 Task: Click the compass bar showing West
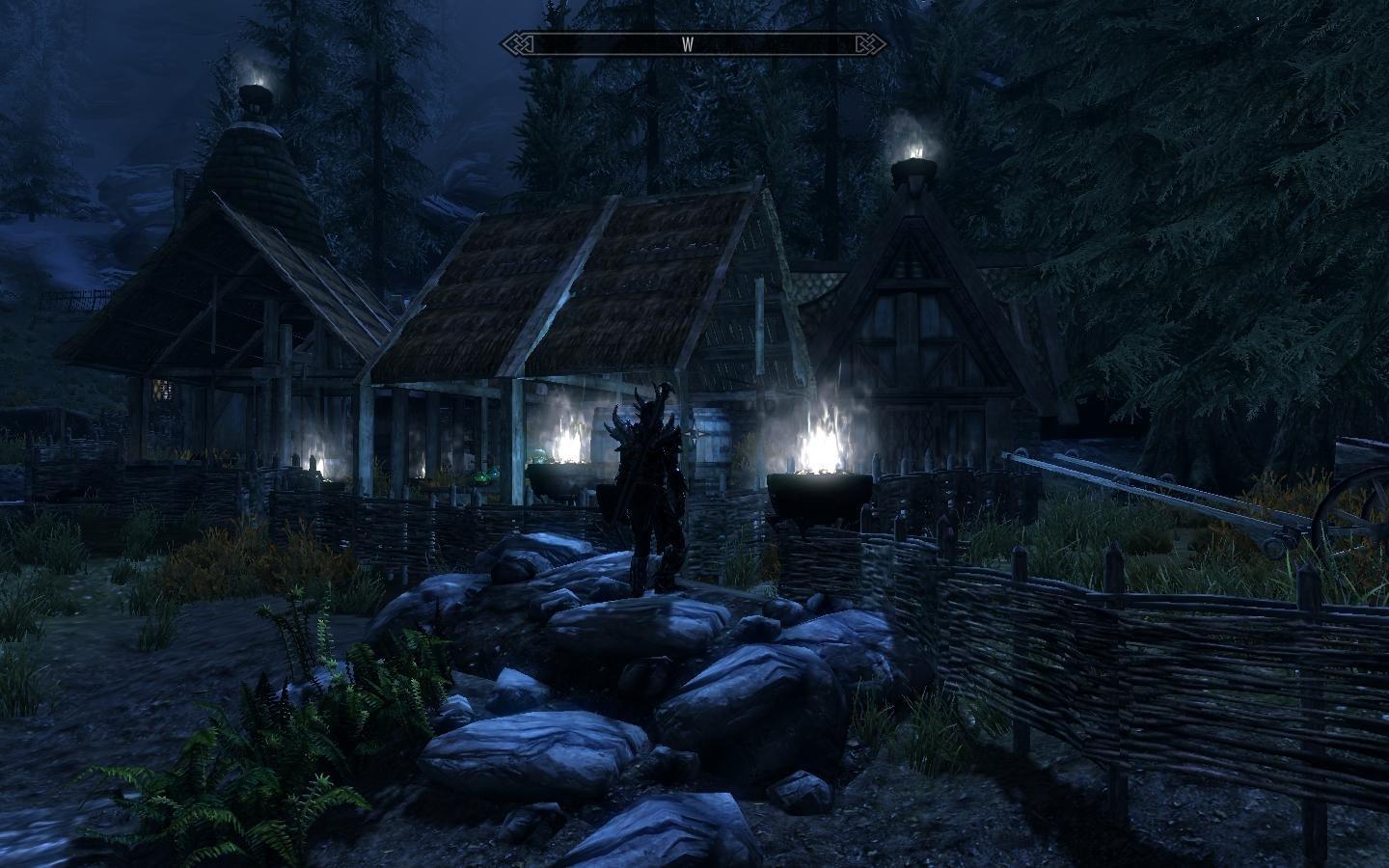(689, 44)
